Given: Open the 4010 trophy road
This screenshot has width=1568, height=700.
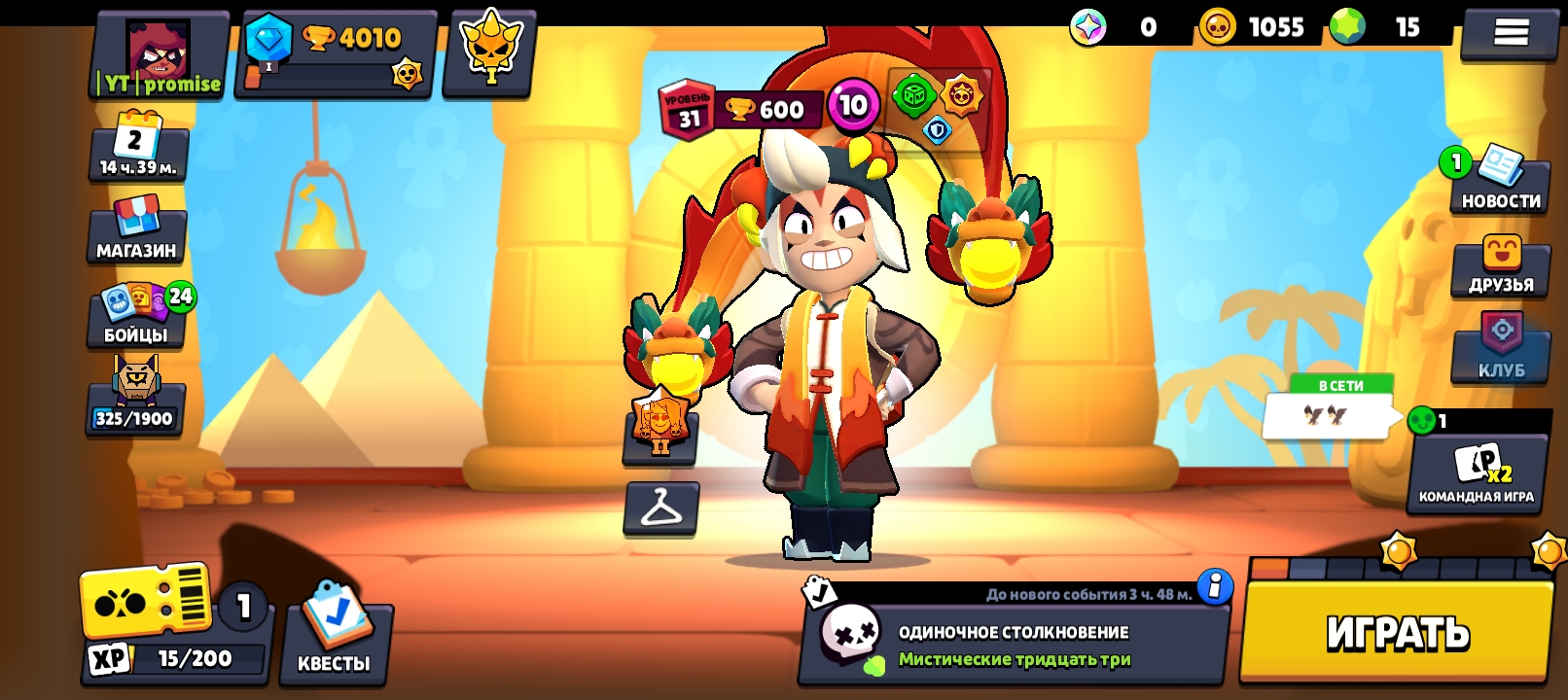Looking at the screenshot, I should pyautogui.click(x=337, y=54).
